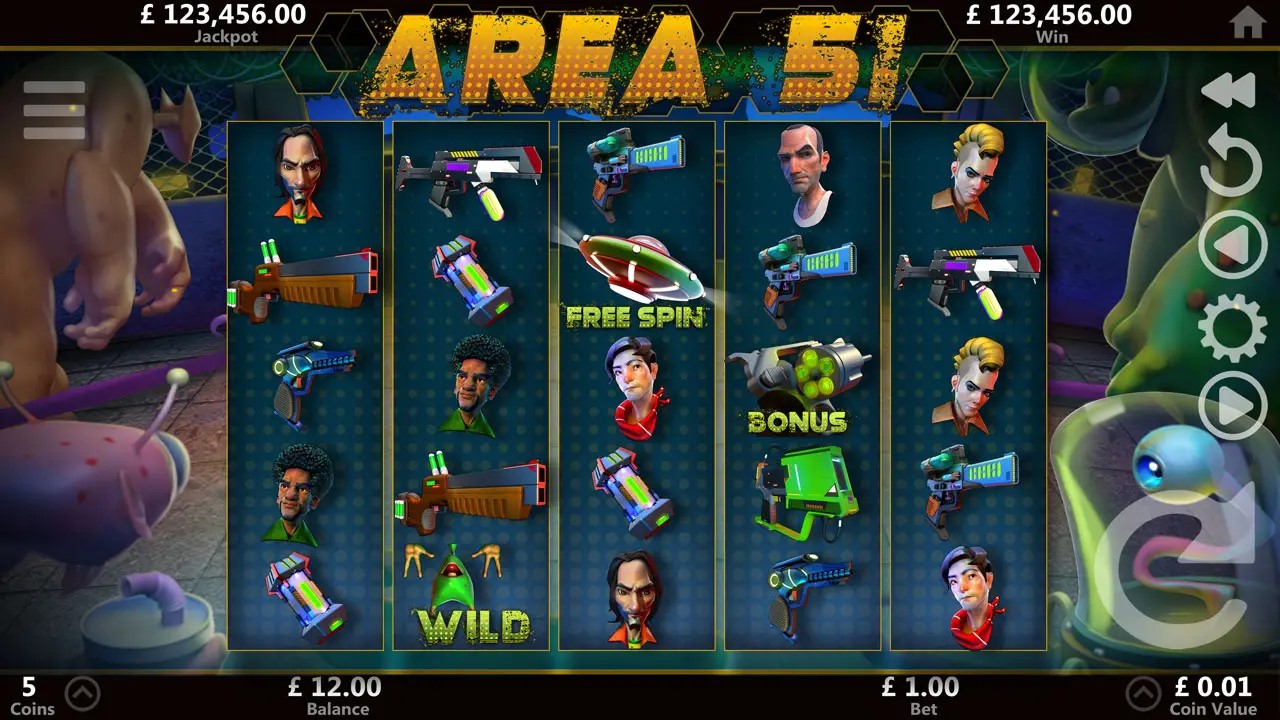Viewport: 1280px width, 720px height.
Task: Click the circled left-pointing triangle button
Action: 1232,244
